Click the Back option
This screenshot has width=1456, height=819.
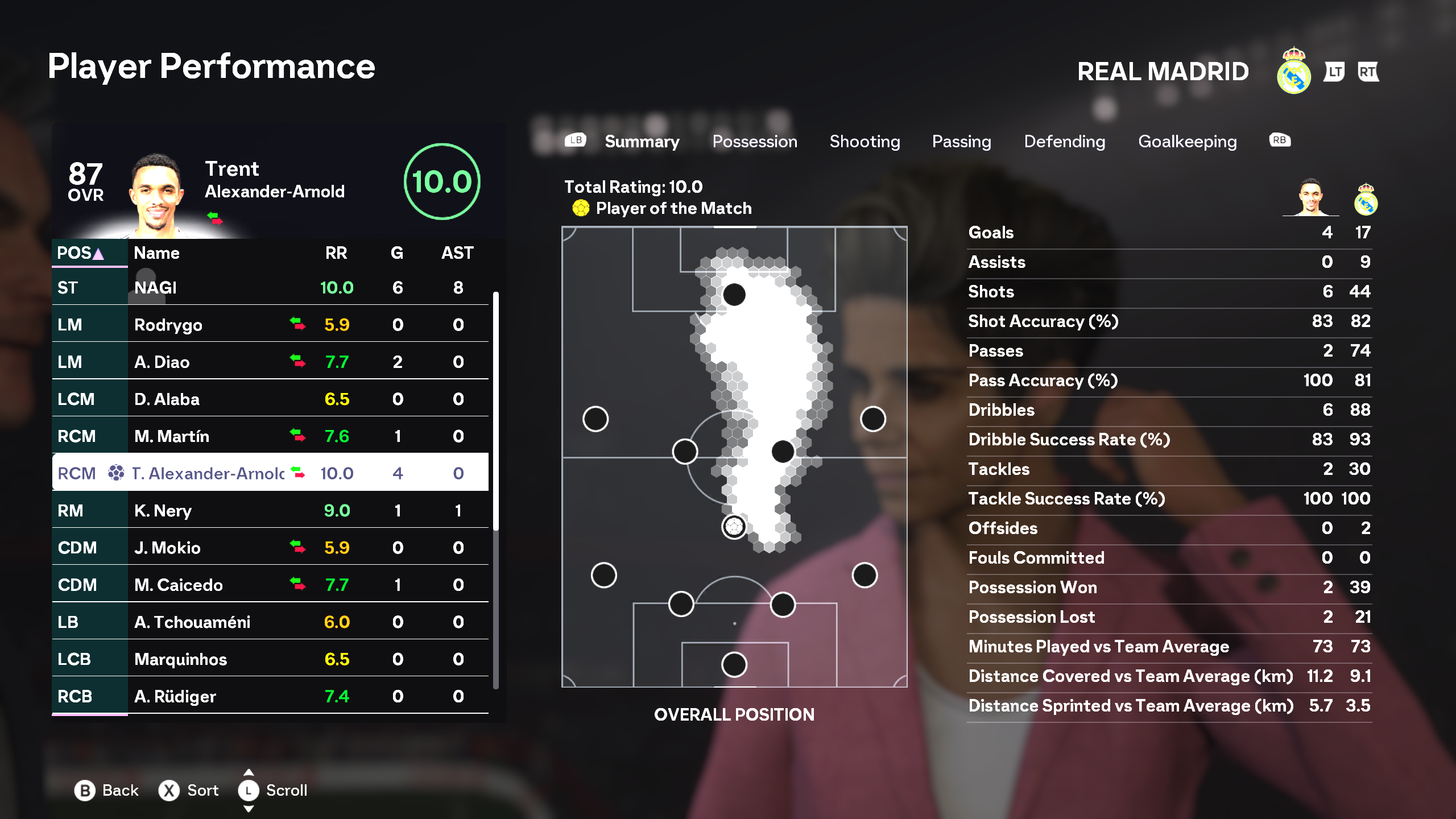[x=107, y=791]
